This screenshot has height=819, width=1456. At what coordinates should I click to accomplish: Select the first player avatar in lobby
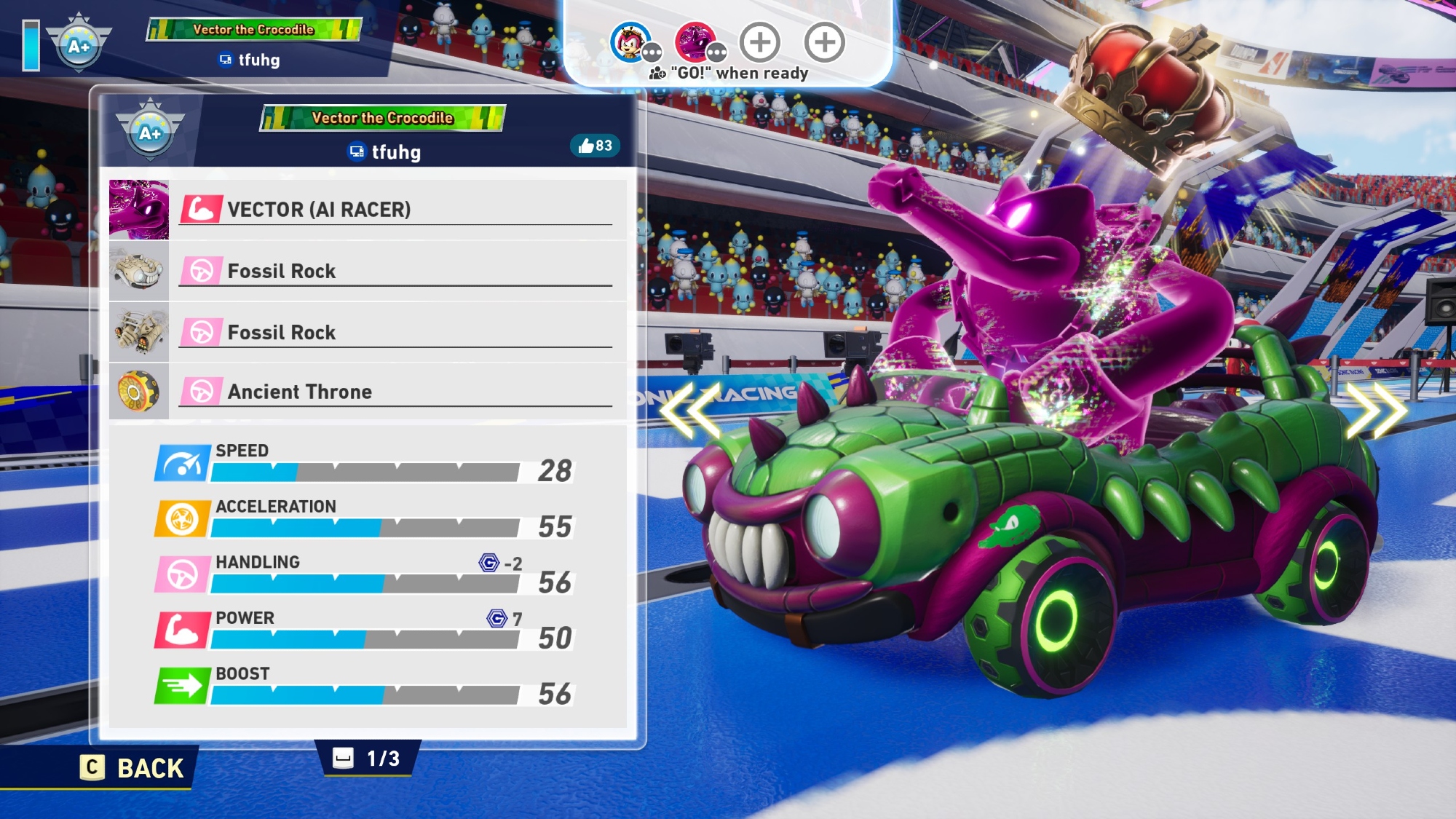[630, 42]
